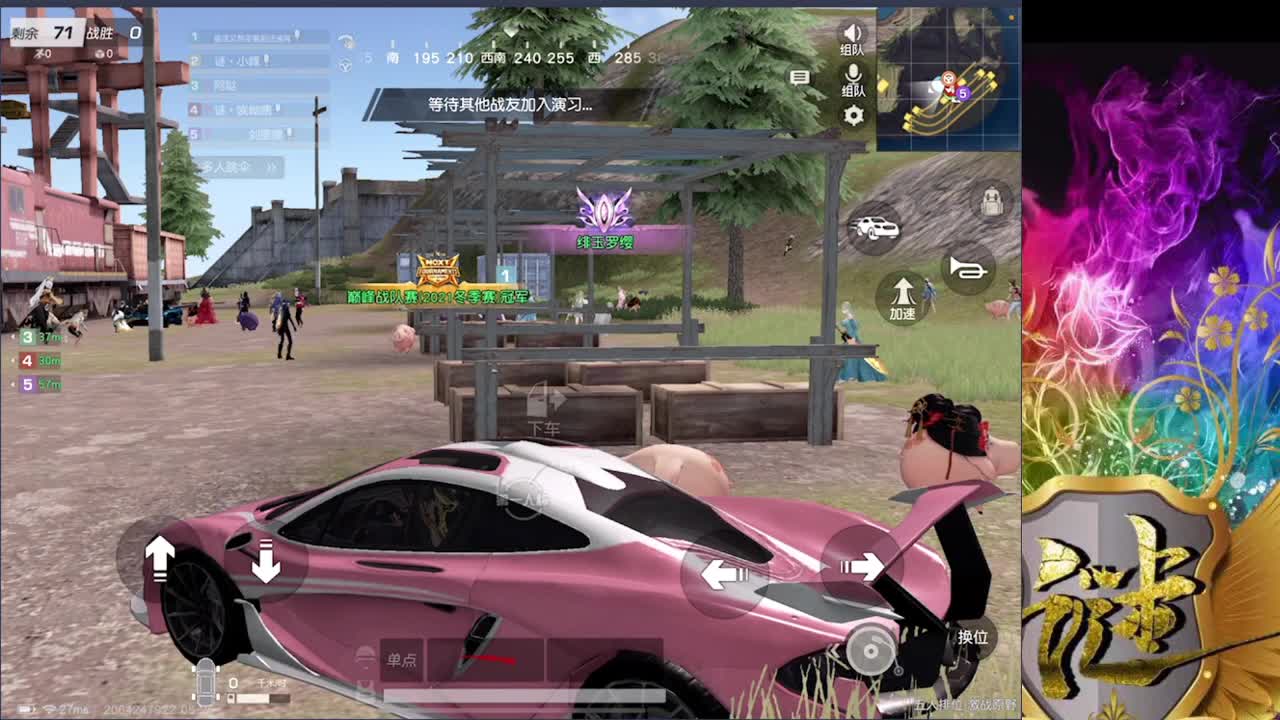
Task: Open the backpack inventory icon
Action: (x=993, y=200)
